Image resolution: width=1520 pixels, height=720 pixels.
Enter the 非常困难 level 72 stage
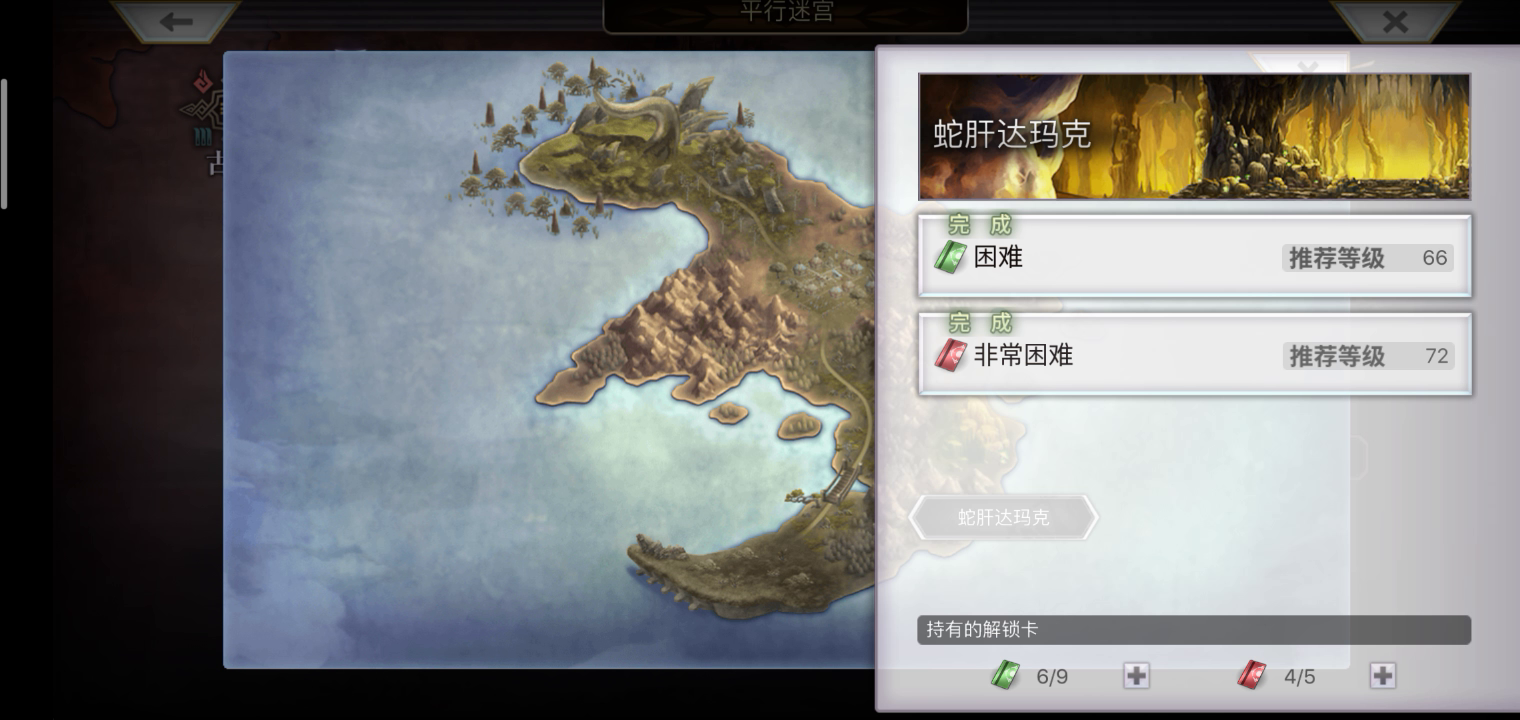click(x=1194, y=354)
